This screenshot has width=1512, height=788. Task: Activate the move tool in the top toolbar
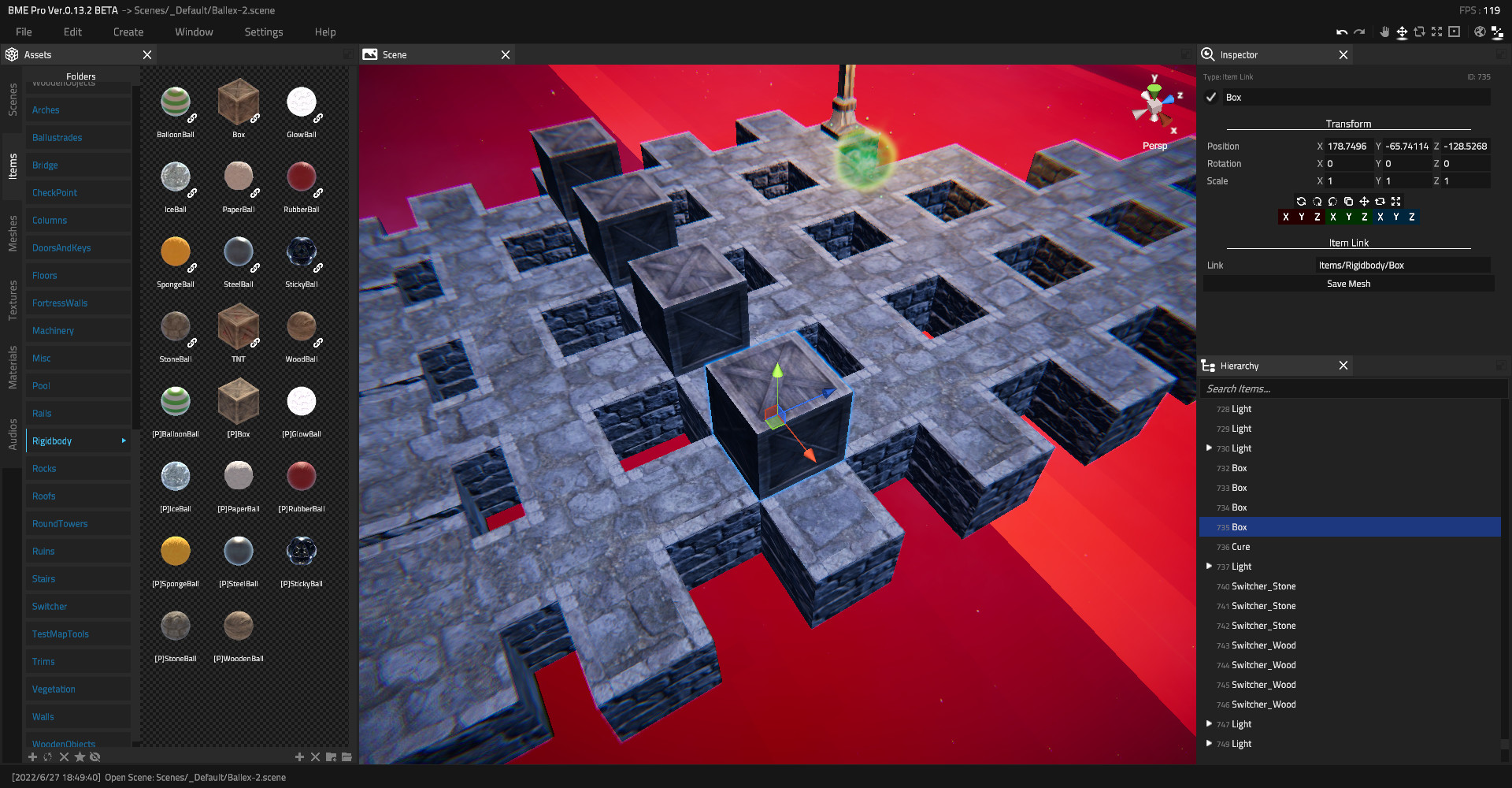(x=1402, y=32)
